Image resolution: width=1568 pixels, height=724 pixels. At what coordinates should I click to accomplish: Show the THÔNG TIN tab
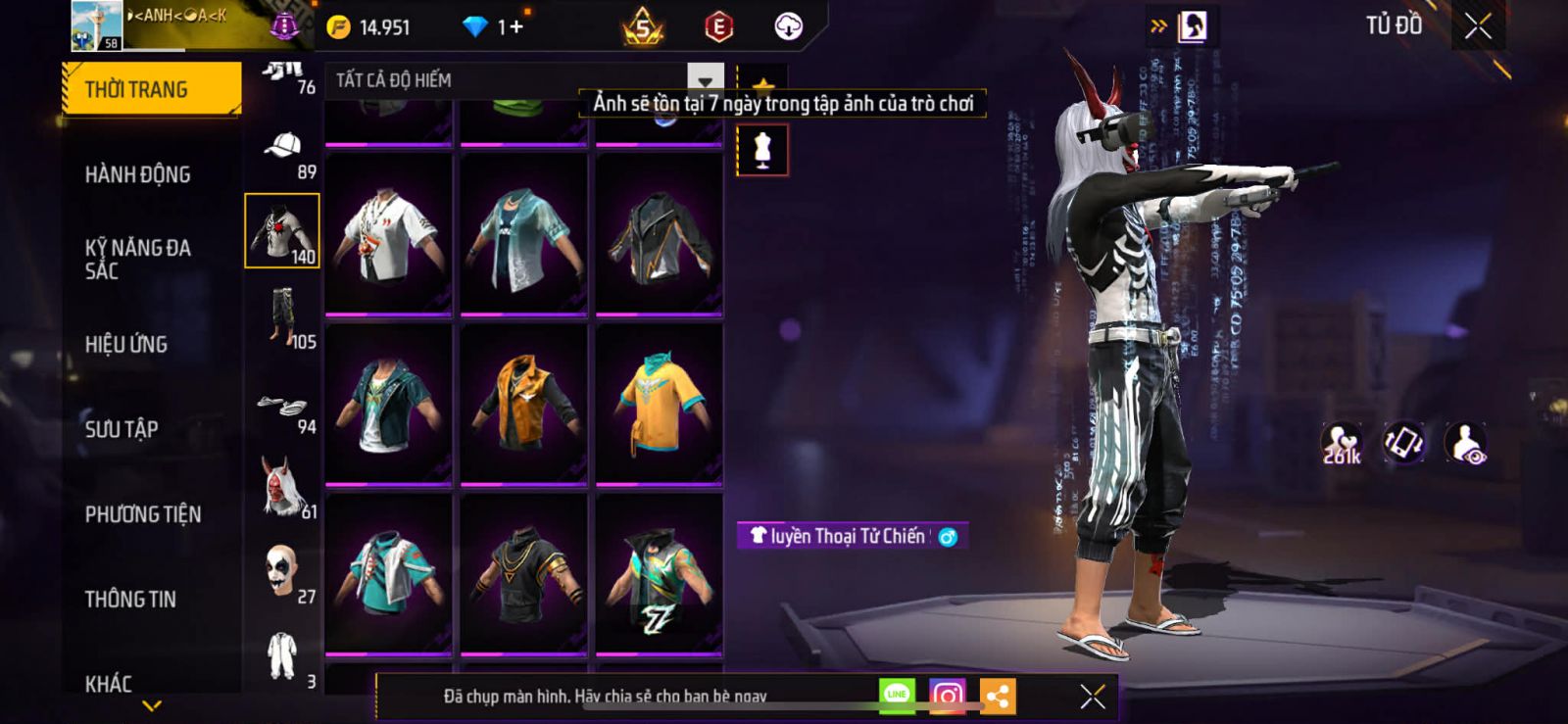130,599
